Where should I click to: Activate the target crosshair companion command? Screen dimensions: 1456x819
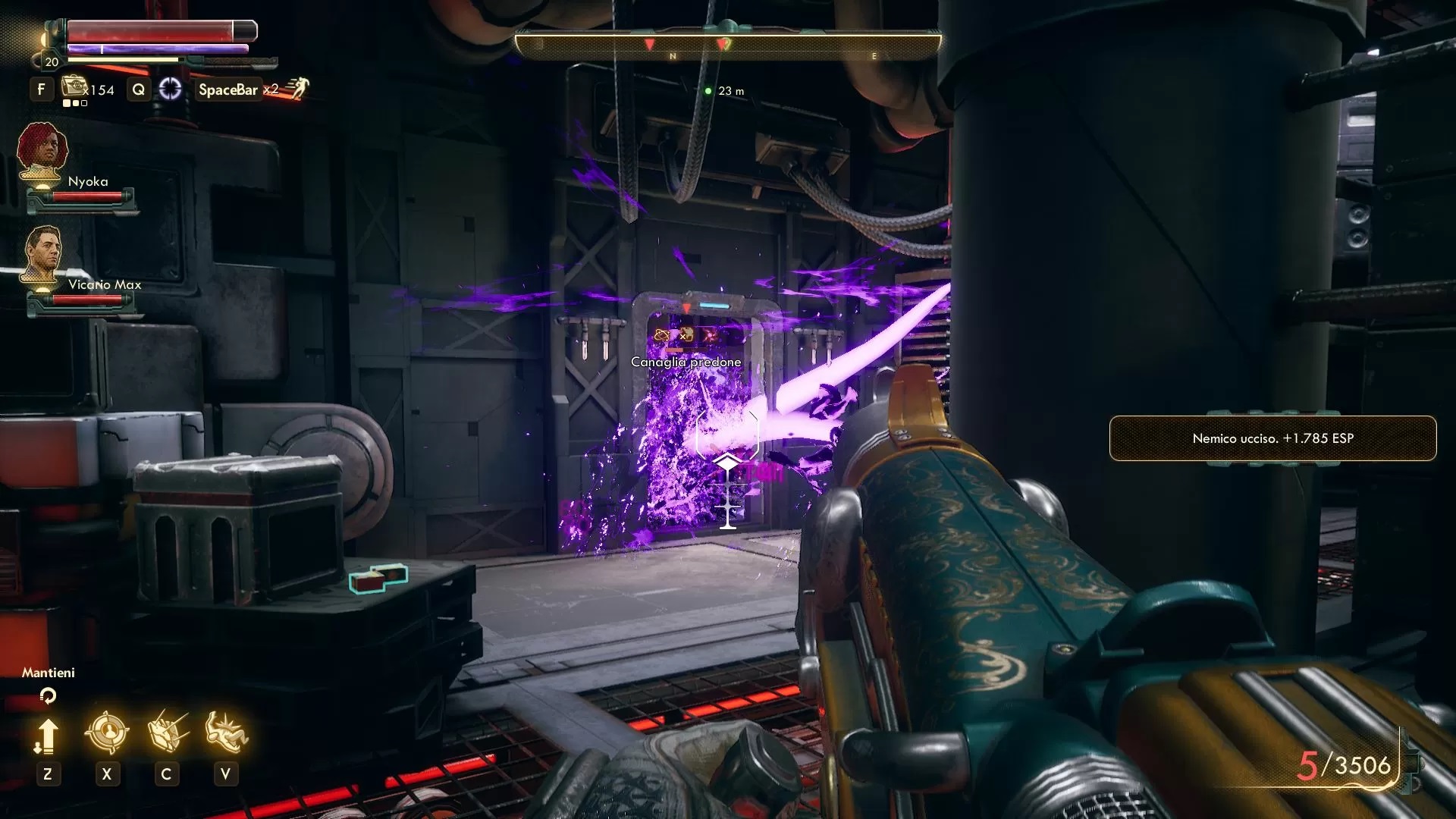(107, 733)
